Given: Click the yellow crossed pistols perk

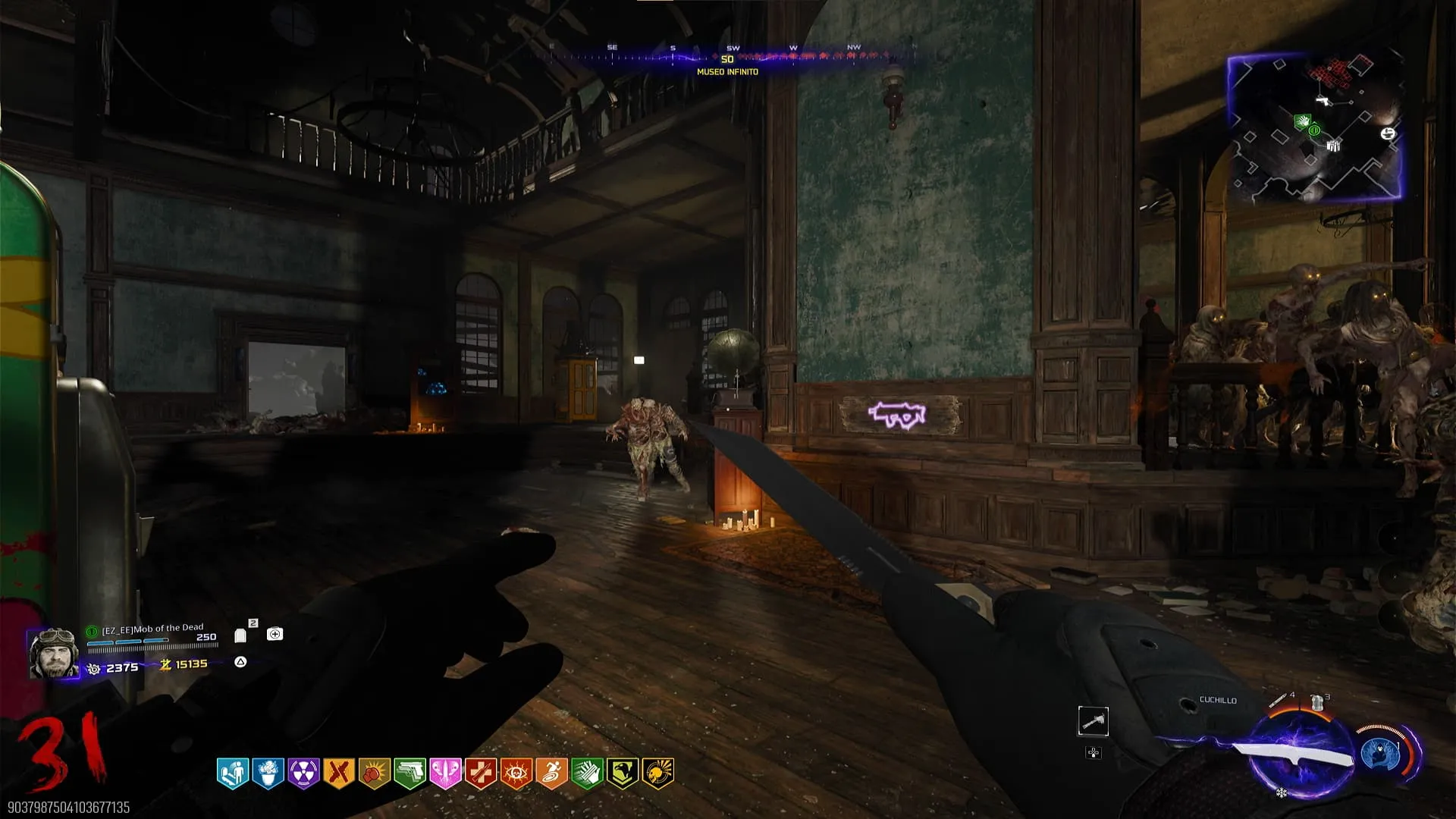Looking at the screenshot, I should 339,773.
